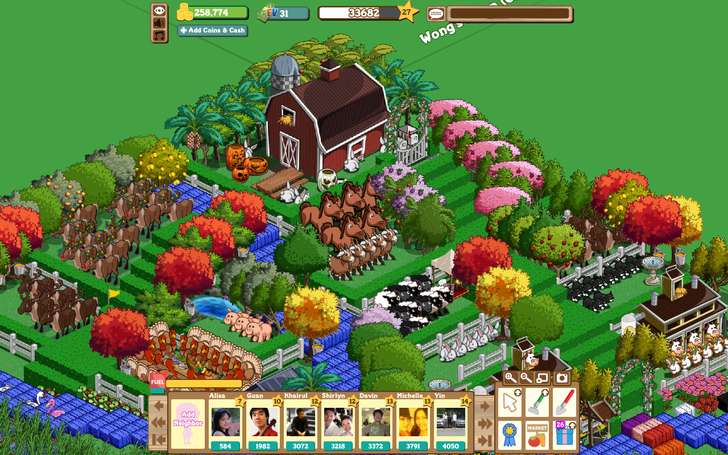
Task: Open Shirlyn's neighbor profile
Action: 337,420
